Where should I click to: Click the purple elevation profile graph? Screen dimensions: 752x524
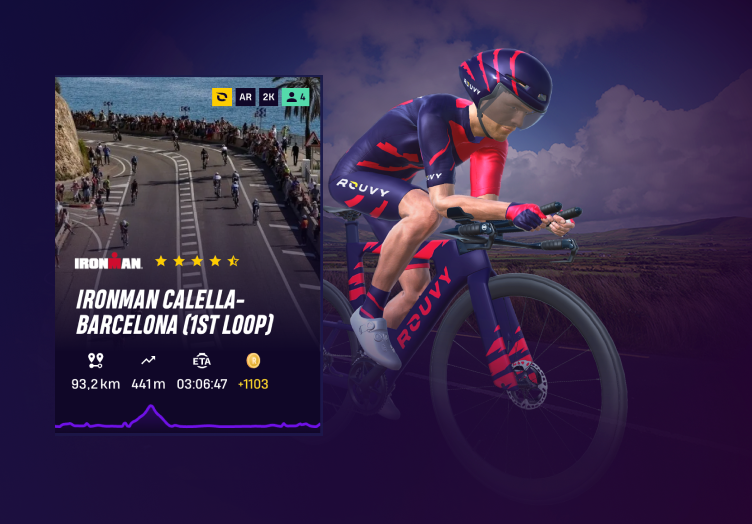[x=187, y=419]
